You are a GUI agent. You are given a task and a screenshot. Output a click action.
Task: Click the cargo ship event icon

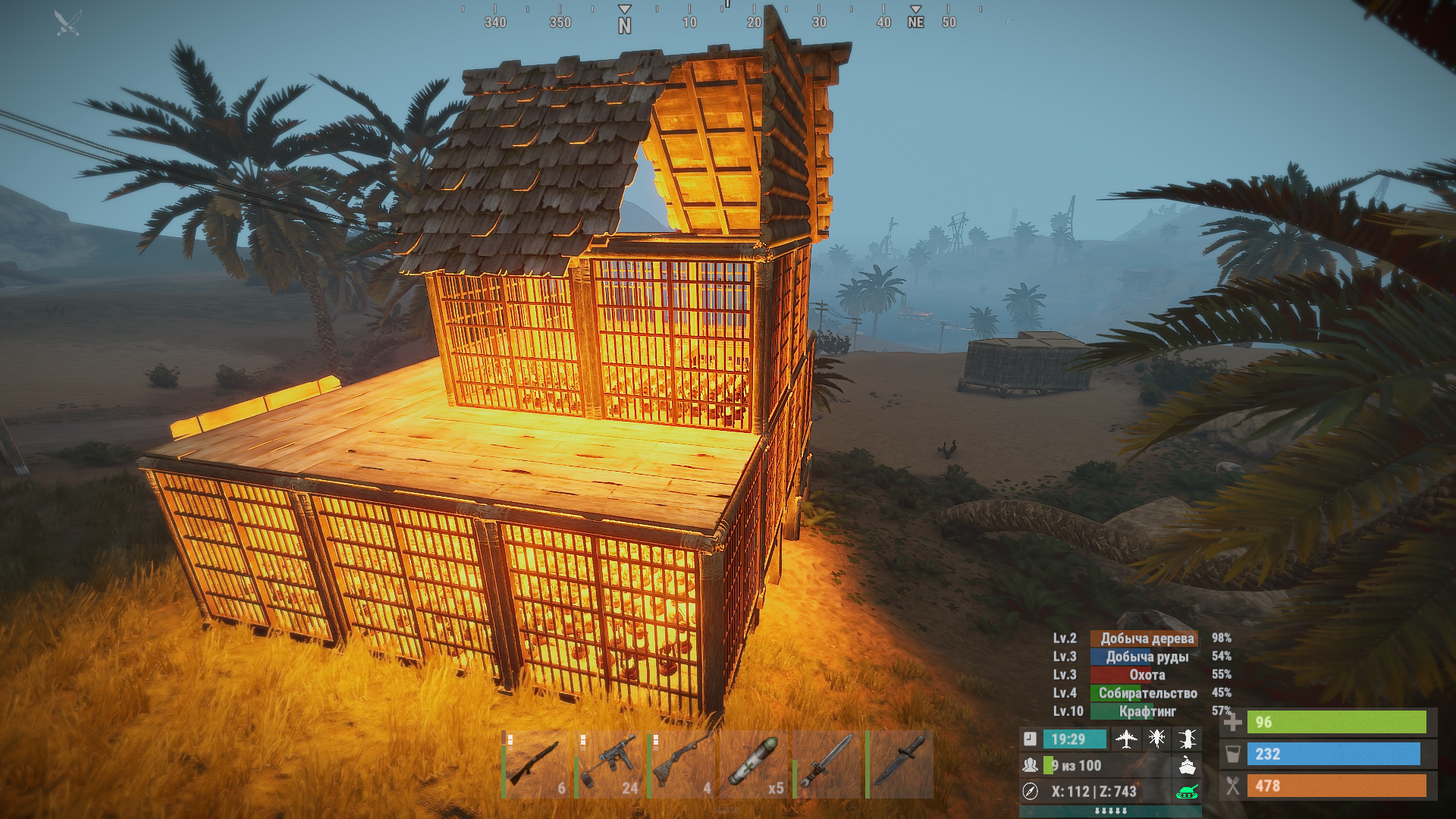(1188, 765)
